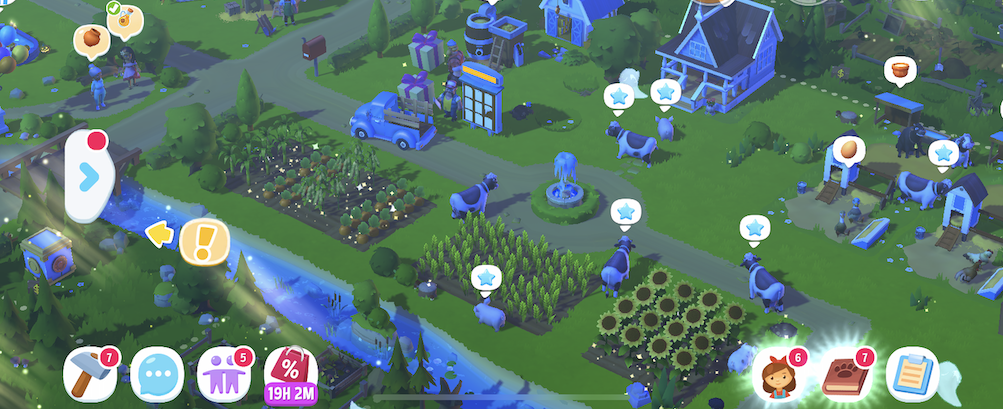Open the paw print animal book
Viewport: 1003px width, 409px height.
[x=845, y=375]
